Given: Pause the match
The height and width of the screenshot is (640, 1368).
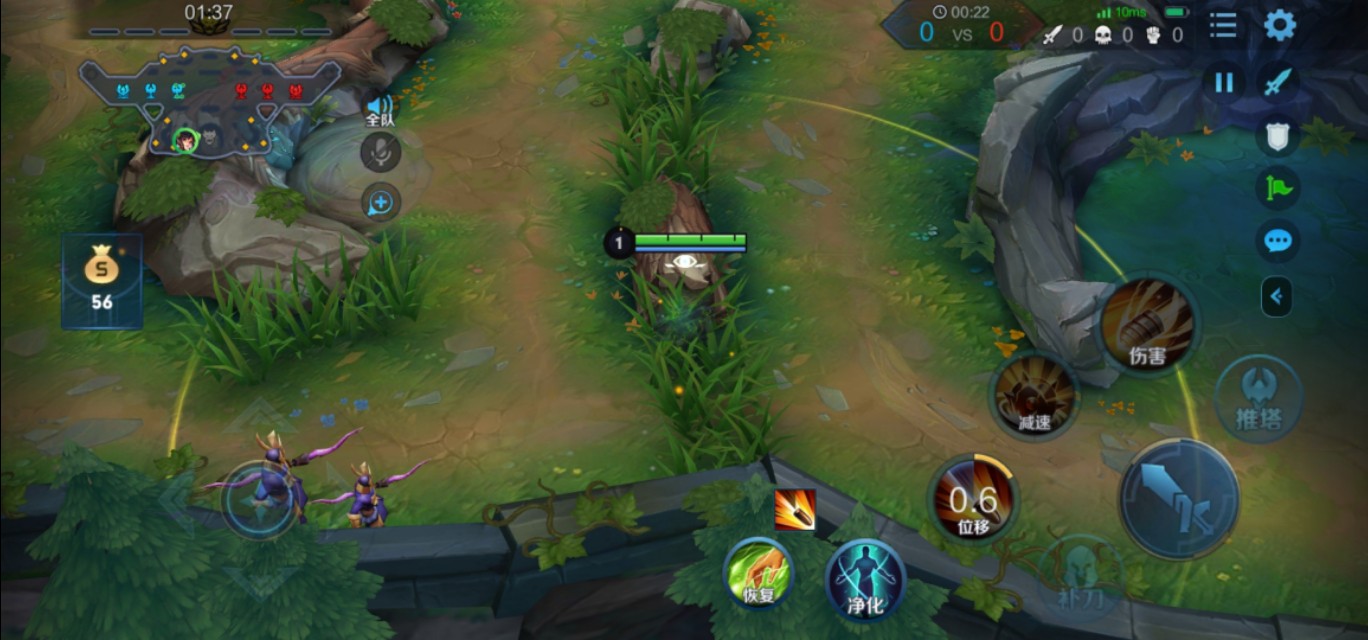Looking at the screenshot, I should 1224,82.
